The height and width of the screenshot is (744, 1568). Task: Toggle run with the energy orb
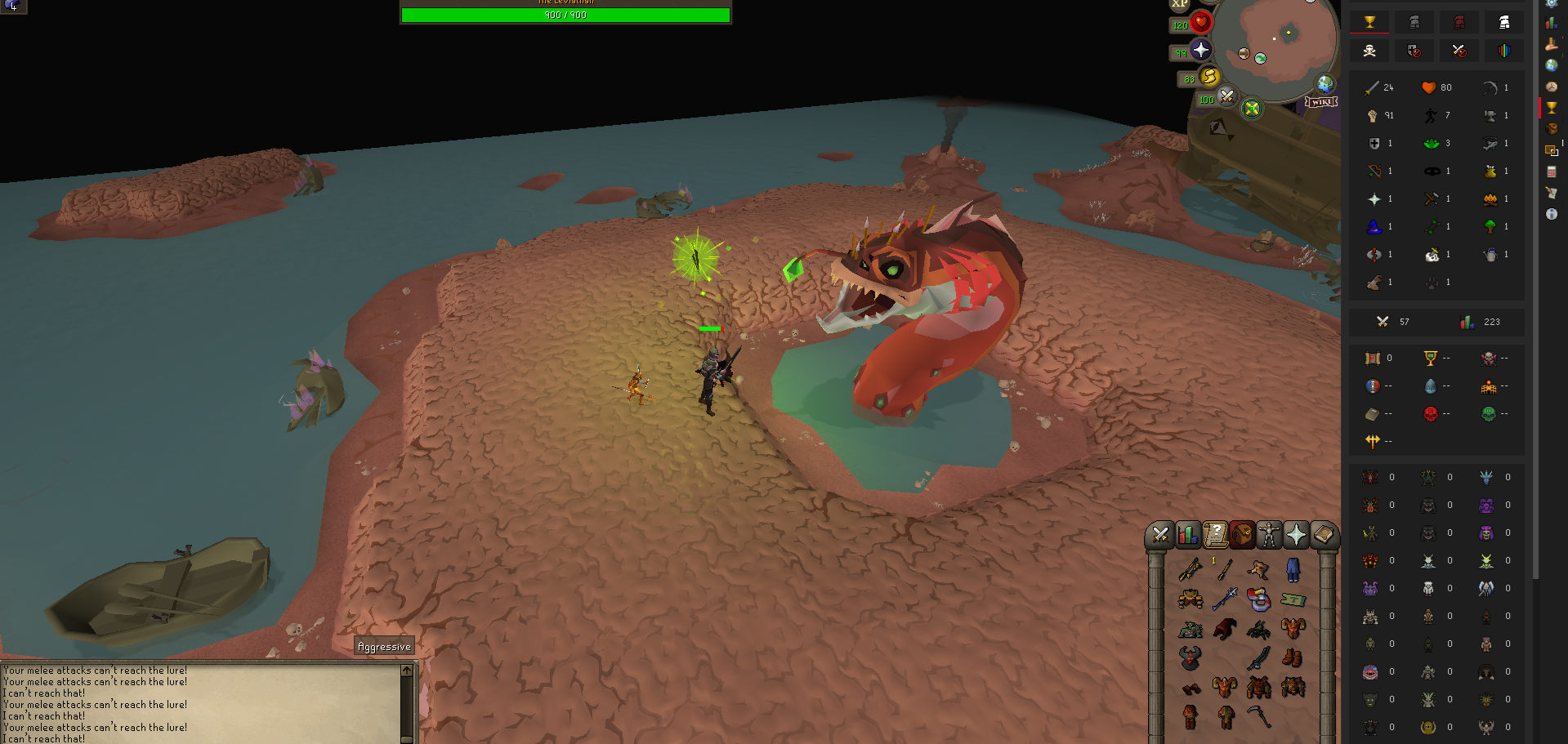(1209, 77)
